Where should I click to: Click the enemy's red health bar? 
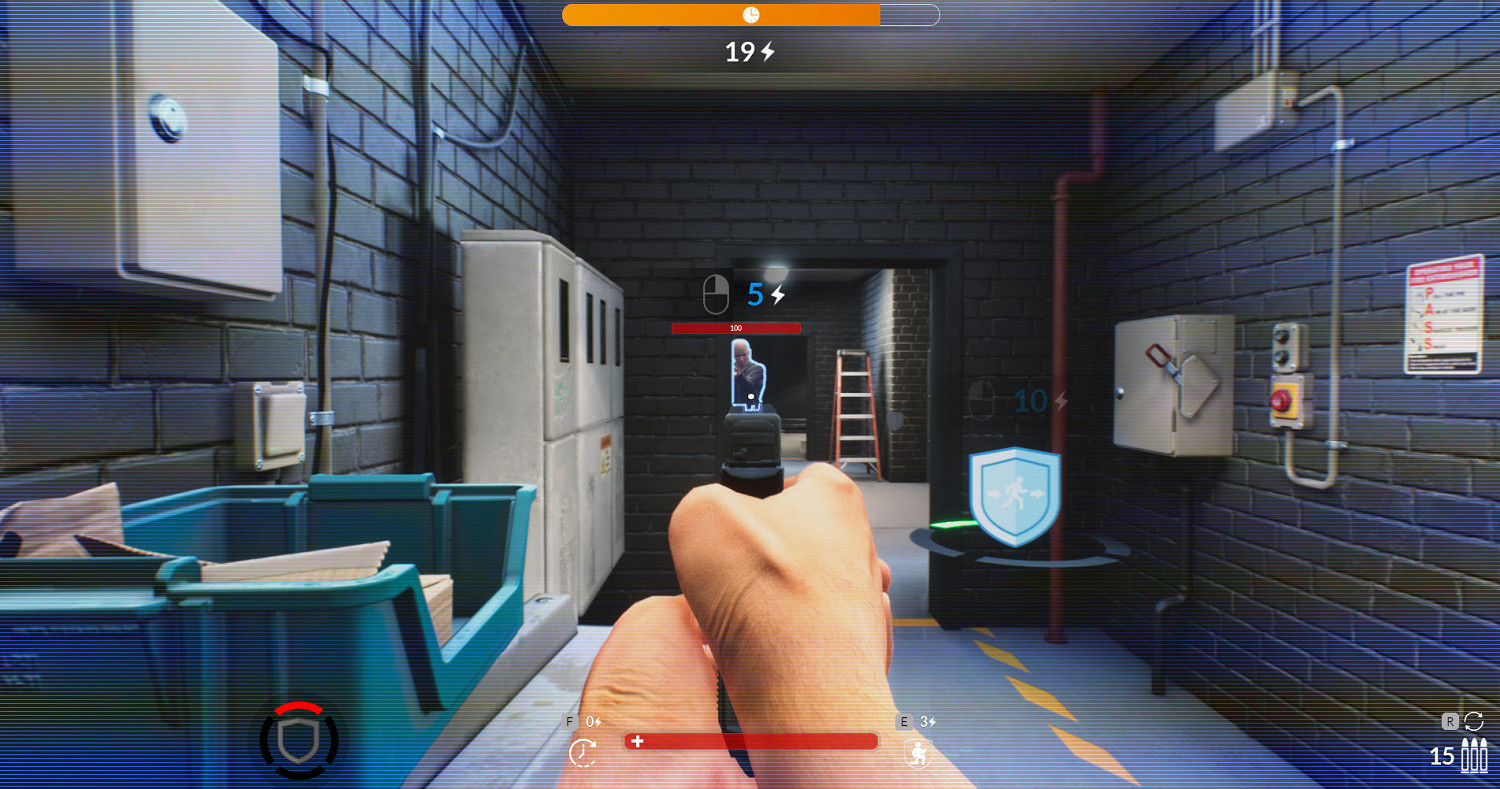pyautogui.click(x=738, y=328)
